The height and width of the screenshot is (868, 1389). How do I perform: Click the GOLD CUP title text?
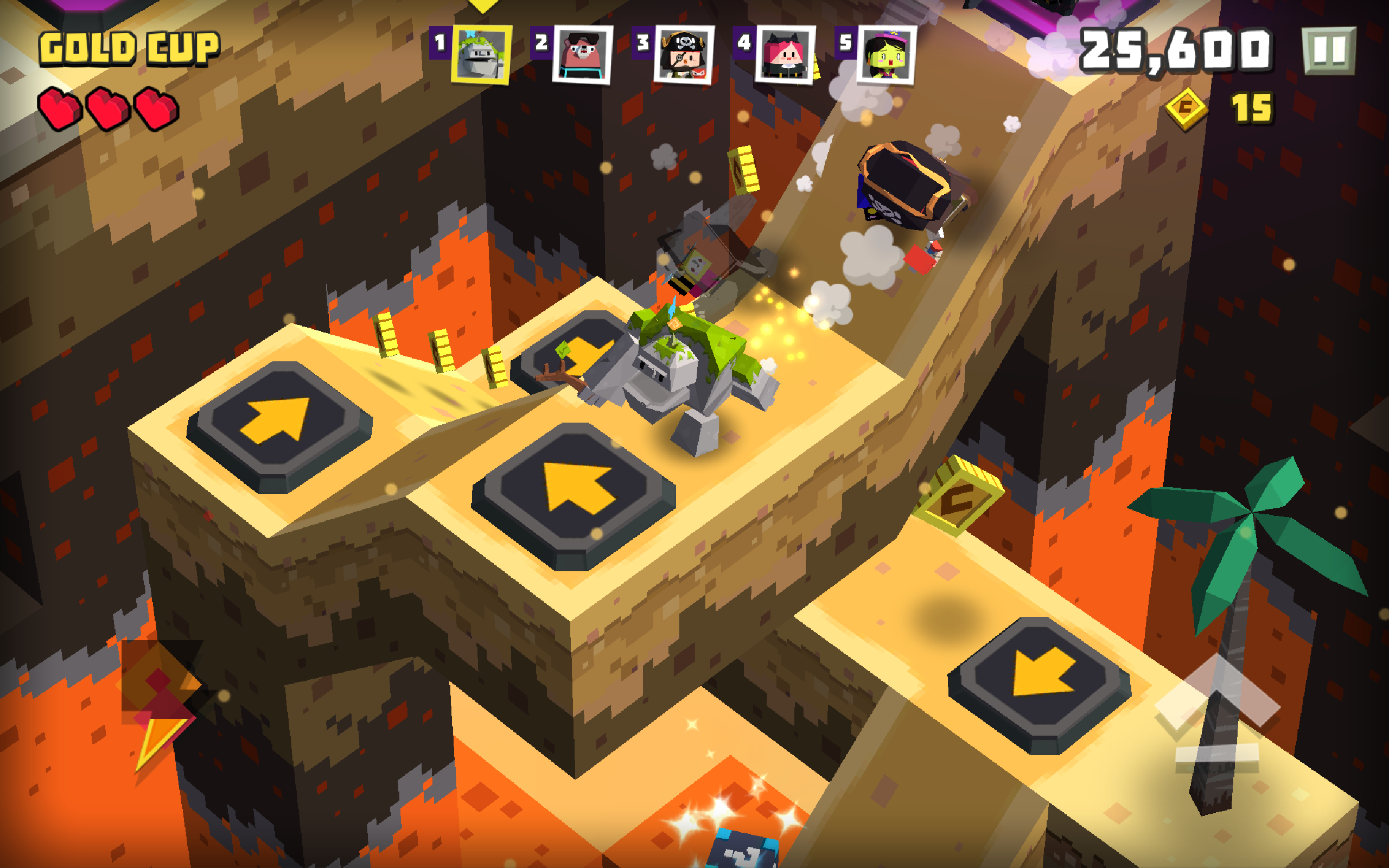click(x=129, y=49)
